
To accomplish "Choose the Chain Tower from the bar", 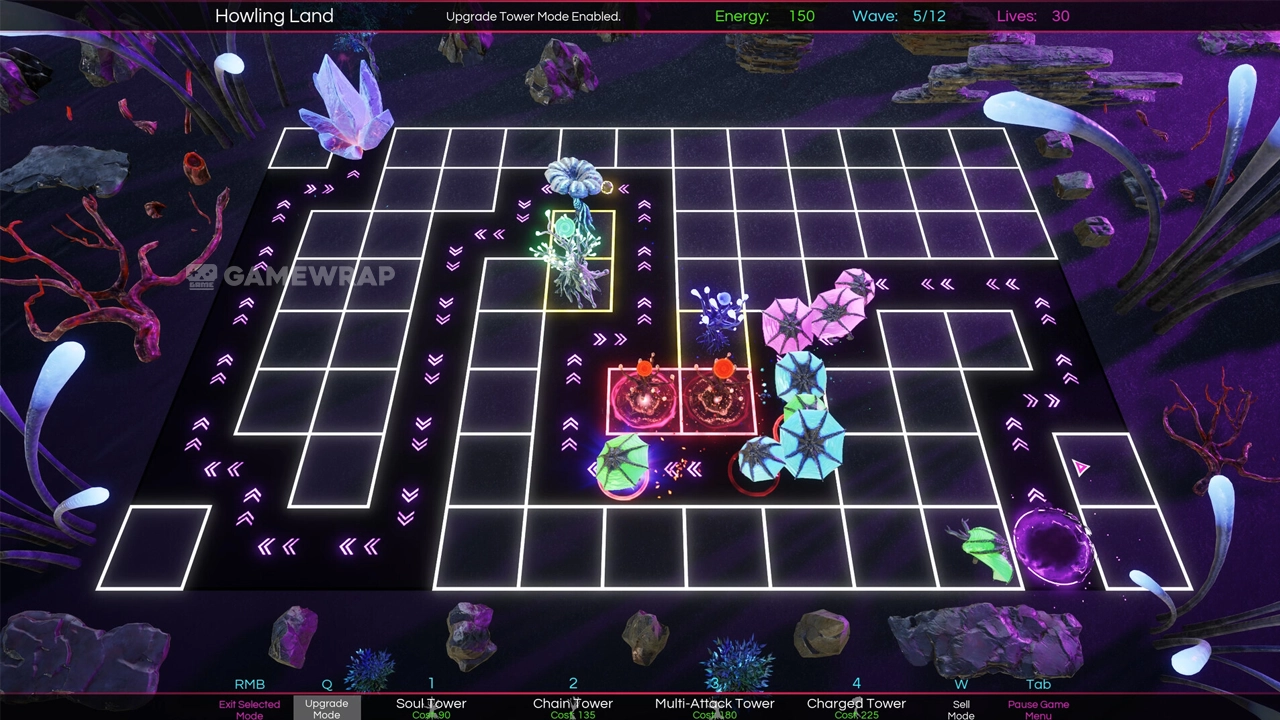I will (573, 705).
